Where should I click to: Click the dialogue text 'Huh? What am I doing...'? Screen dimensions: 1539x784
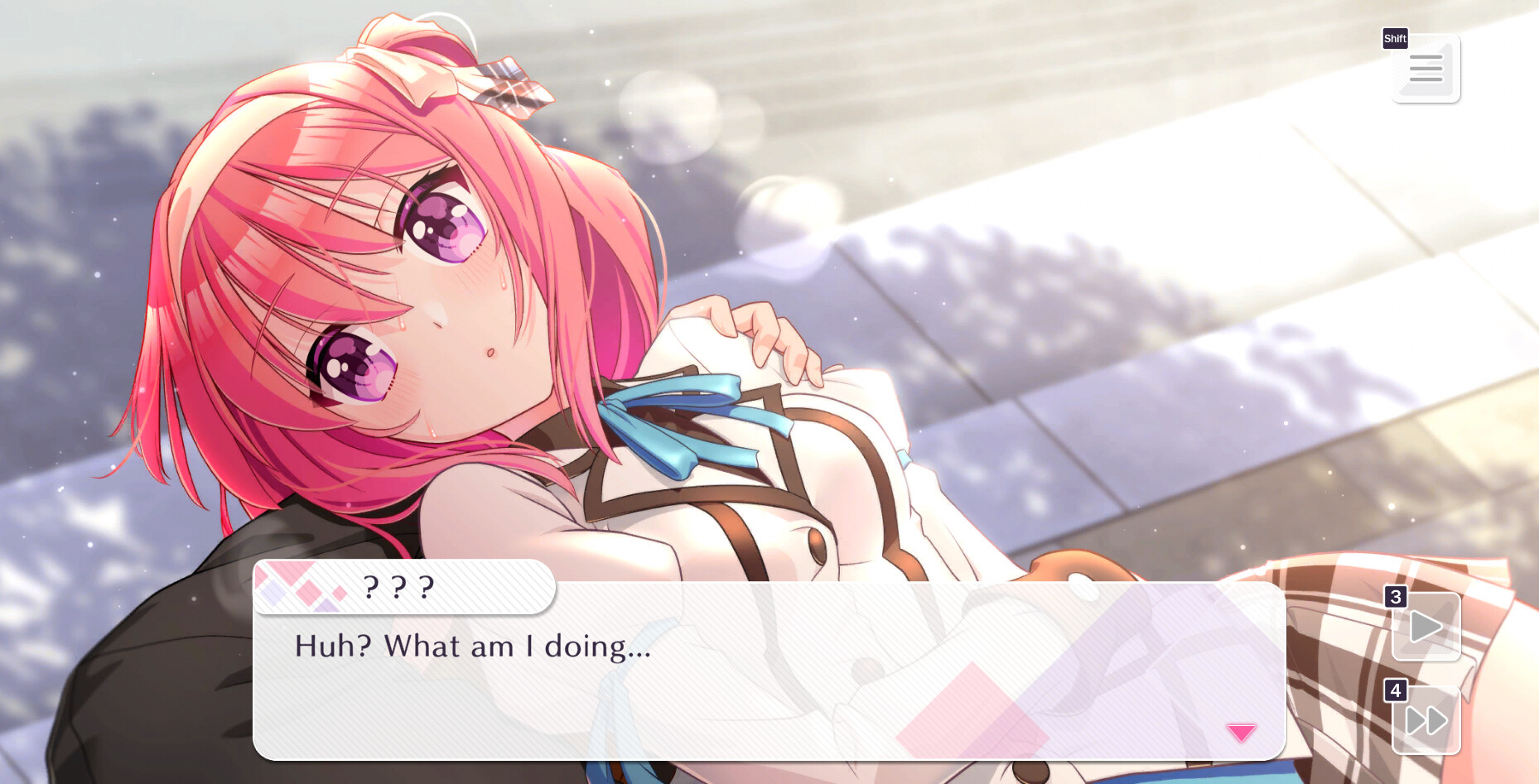coord(472,647)
